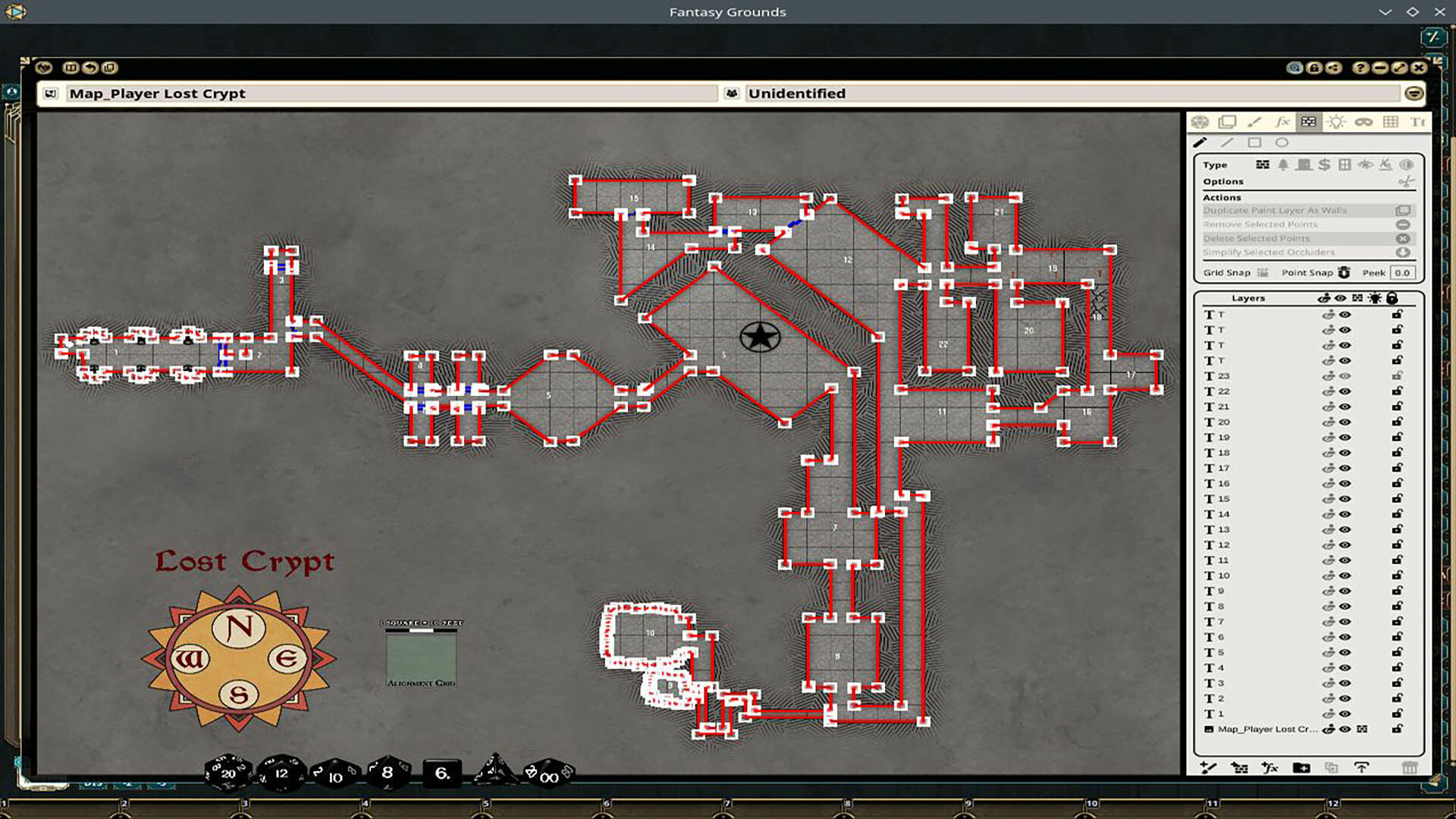Select the circle occluder drawing tool

pyautogui.click(x=1282, y=143)
